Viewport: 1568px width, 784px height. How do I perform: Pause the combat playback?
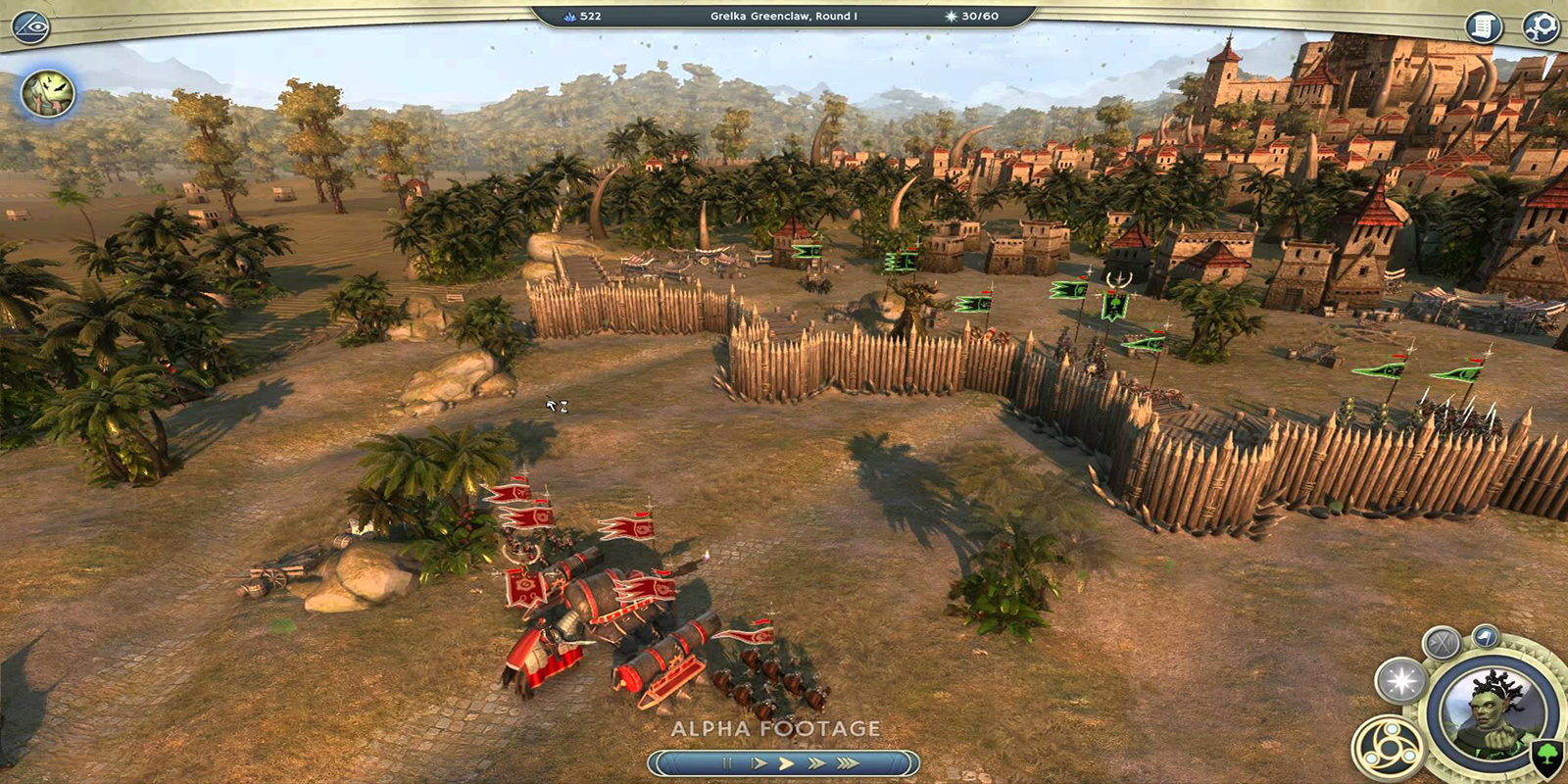pos(727,762)
